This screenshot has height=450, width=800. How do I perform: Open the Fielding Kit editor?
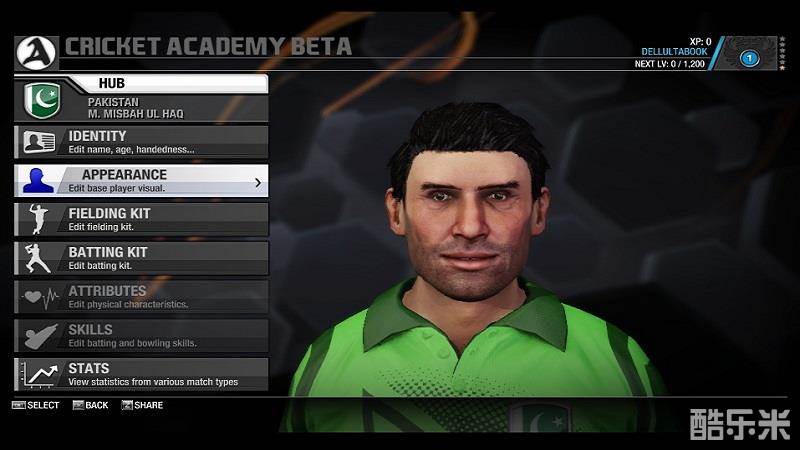click(x=142, y=219)
